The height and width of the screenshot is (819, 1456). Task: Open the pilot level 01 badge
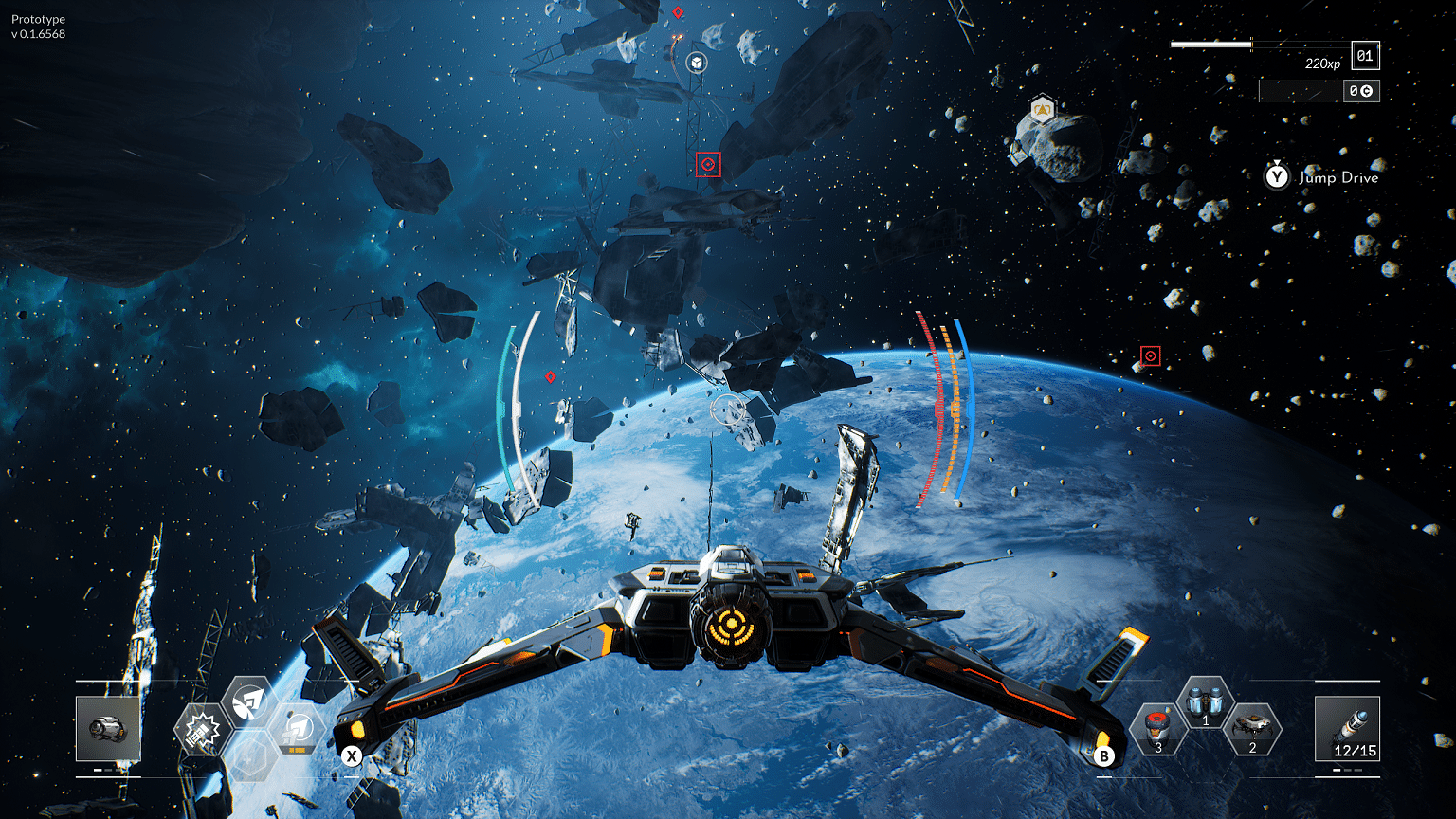point(1365,56)
